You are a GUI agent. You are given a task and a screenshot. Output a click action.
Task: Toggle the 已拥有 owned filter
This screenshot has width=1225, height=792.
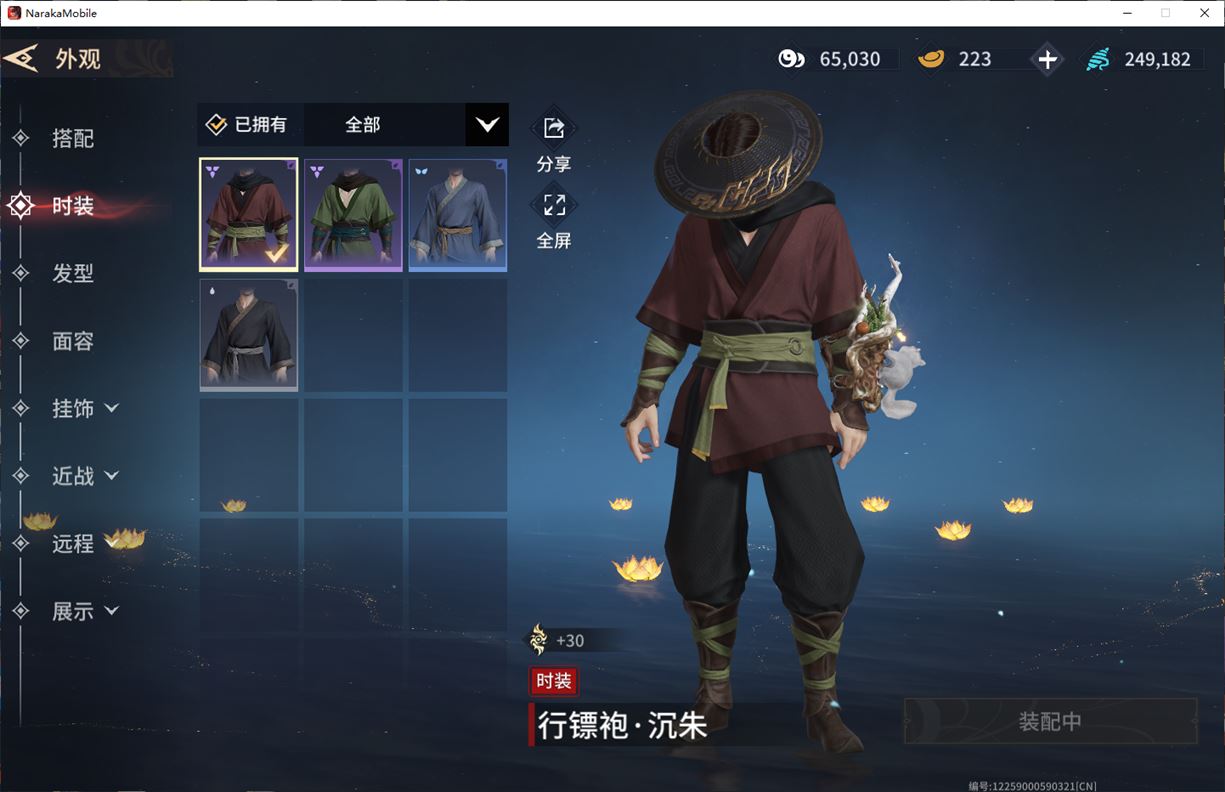(247, 125)
